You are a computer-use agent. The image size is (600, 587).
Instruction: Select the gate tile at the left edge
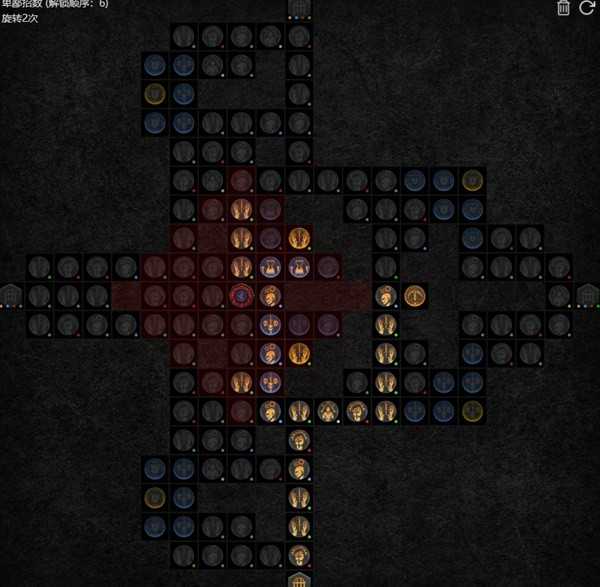point(11,296)
